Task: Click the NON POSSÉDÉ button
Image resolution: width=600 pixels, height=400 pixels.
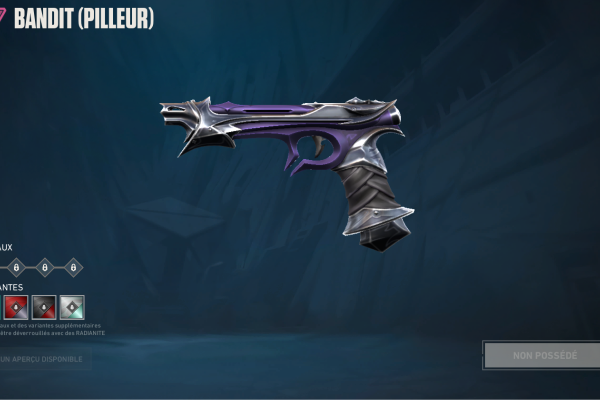Action: pyautogui.click(x=541, y=355)
